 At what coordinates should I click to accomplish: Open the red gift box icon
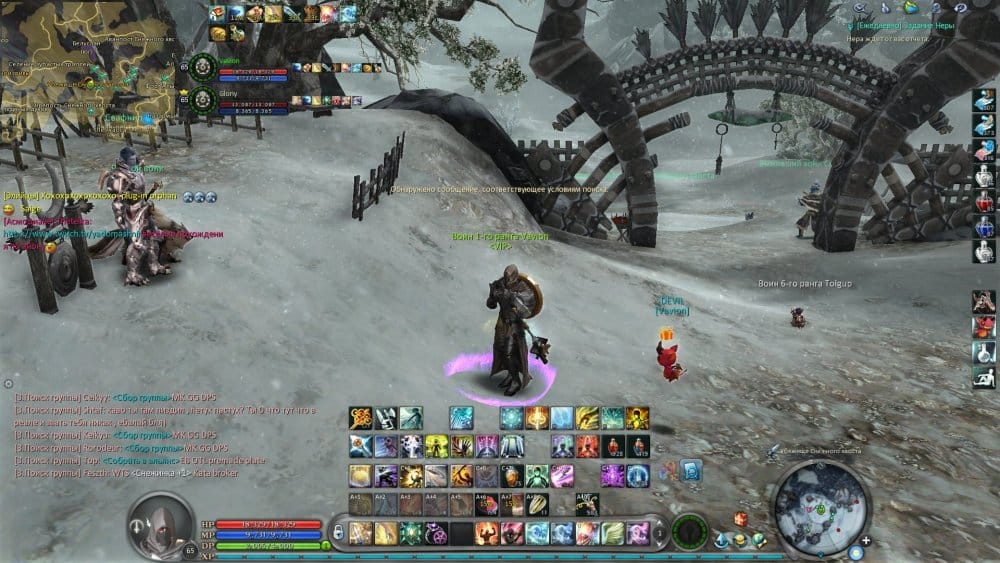(741, 520)
